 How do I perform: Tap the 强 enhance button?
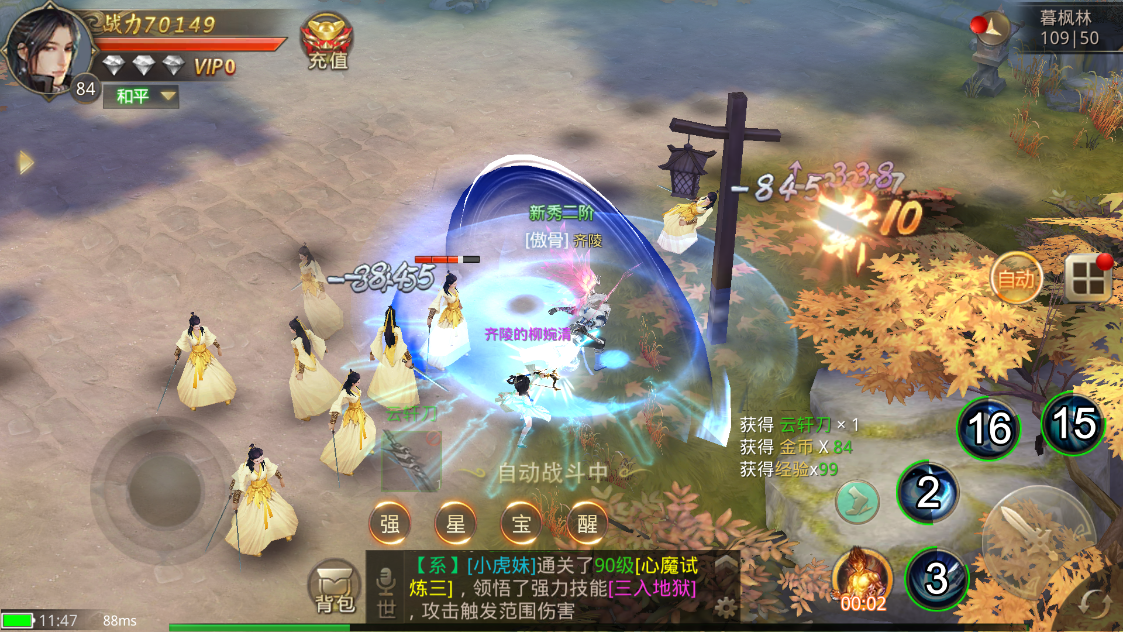[390, 522]
